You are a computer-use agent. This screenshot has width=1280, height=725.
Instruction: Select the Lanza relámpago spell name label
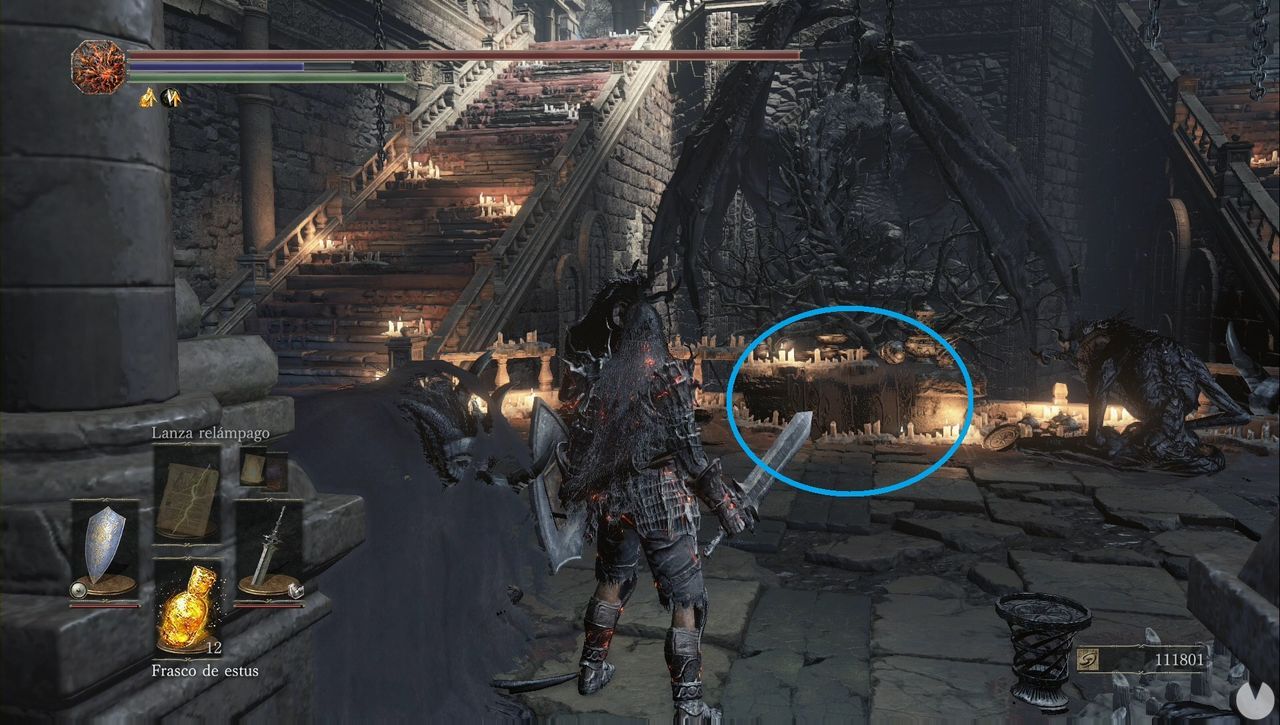pos(210,434)
